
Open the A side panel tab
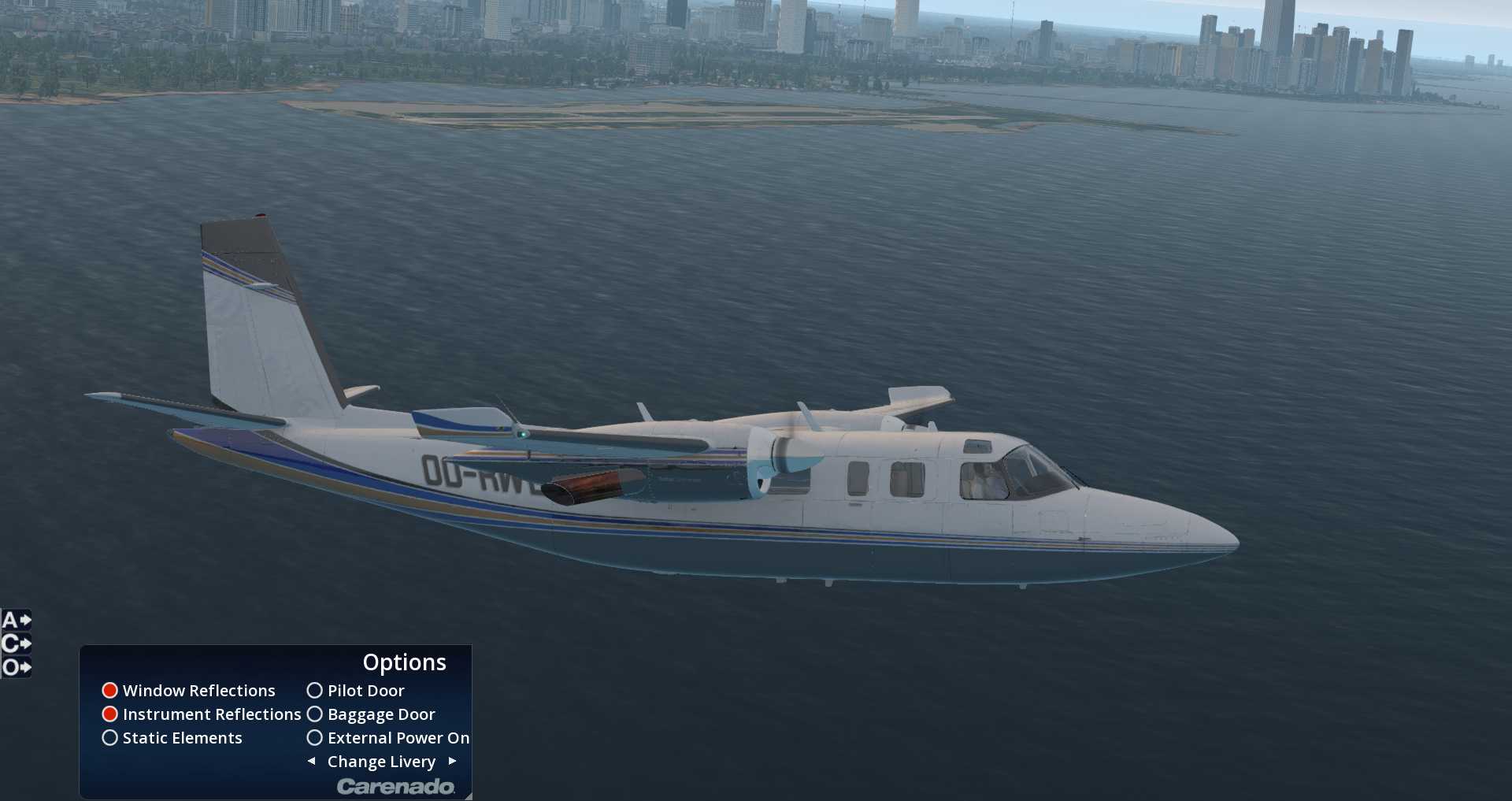coord(16,621)
